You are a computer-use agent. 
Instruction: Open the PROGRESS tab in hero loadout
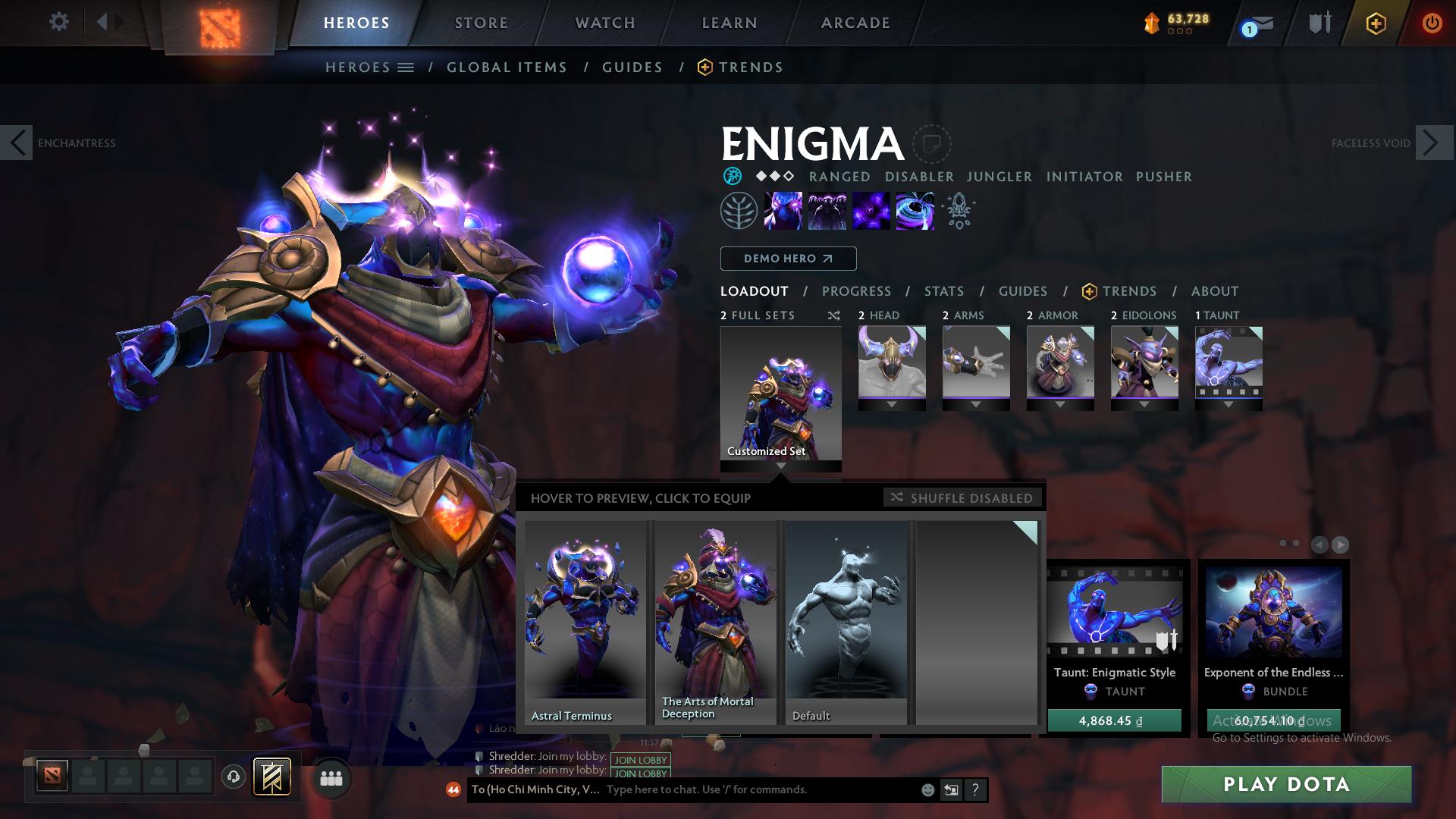(857, 291)
